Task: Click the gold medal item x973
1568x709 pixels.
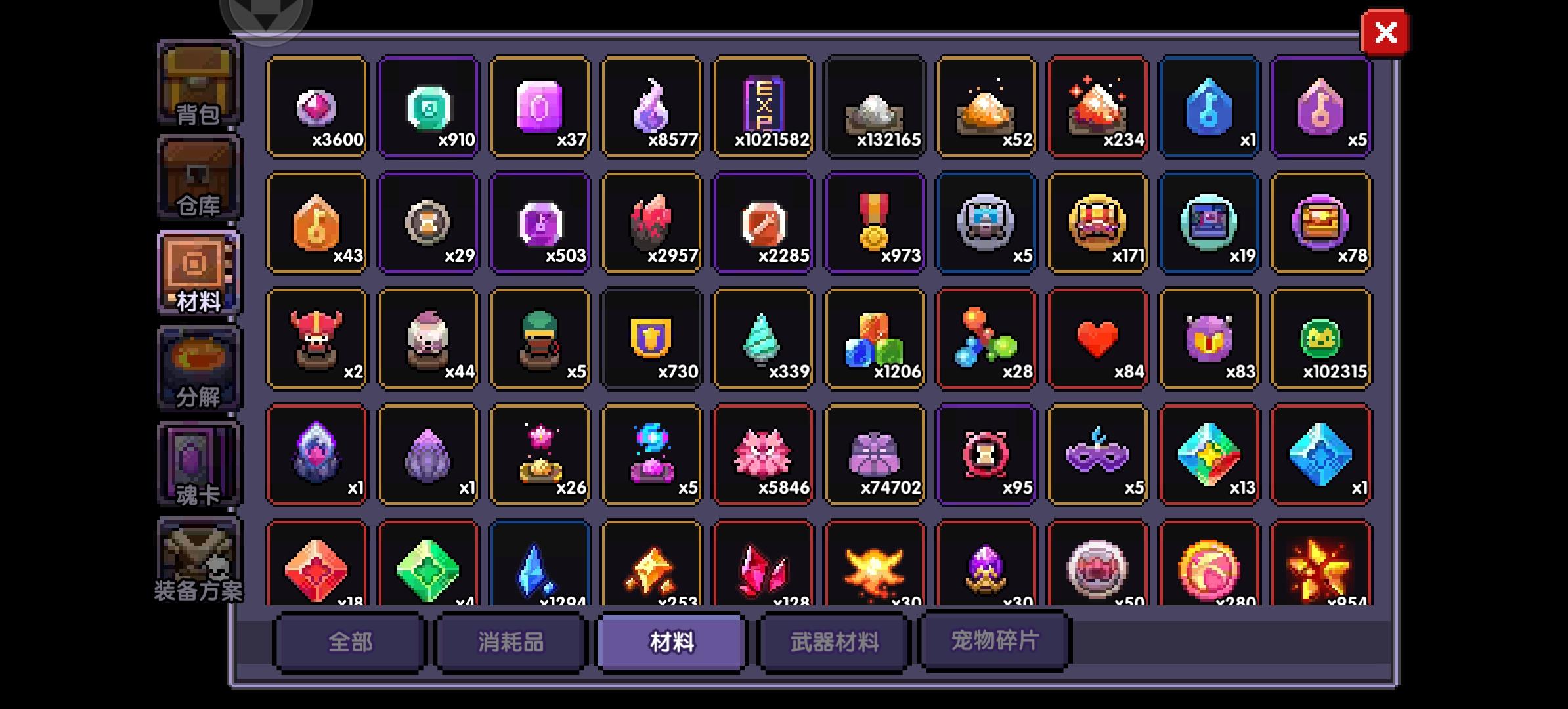Action: [x=875, y=222]
